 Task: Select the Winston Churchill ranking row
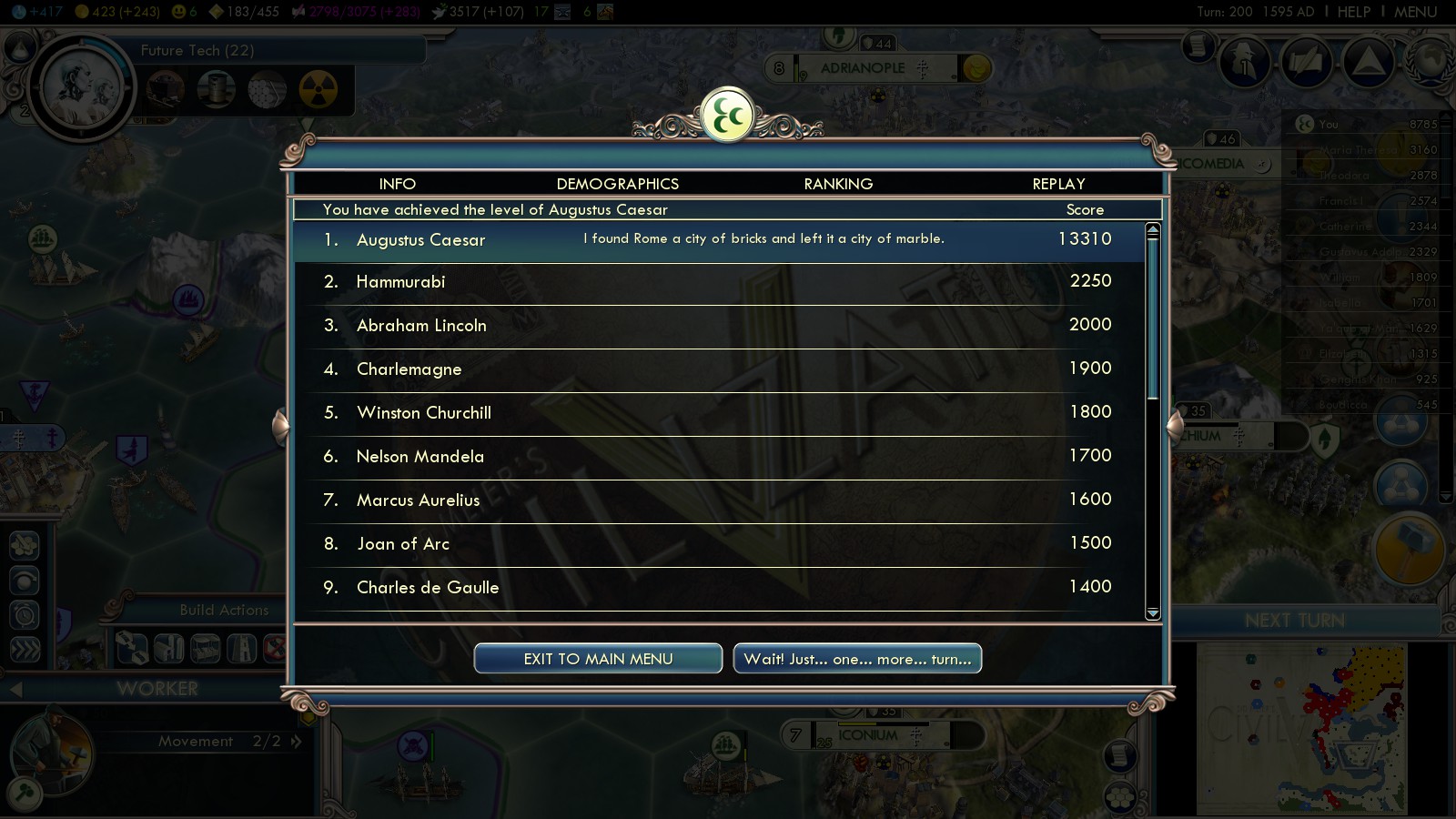719,413
